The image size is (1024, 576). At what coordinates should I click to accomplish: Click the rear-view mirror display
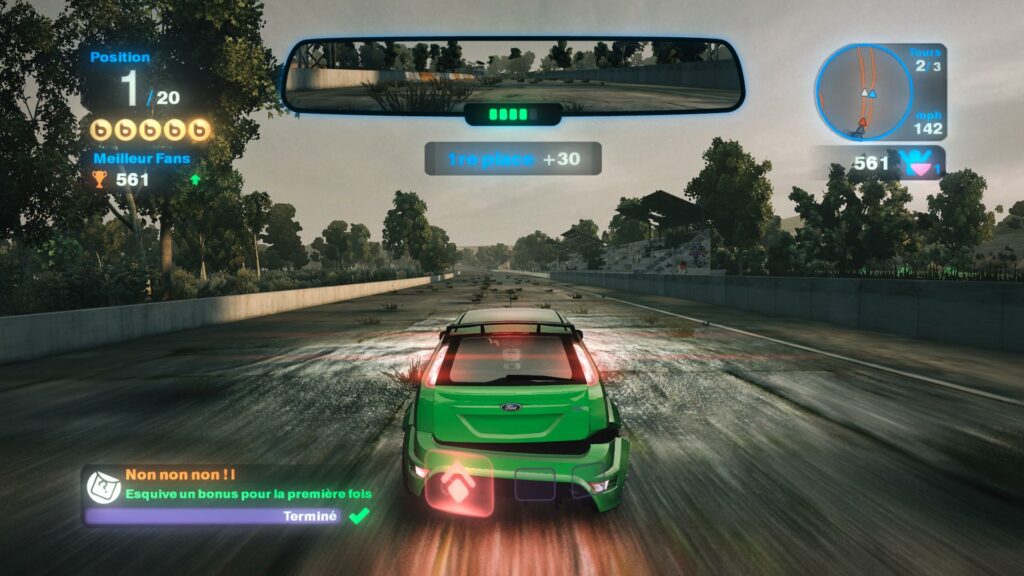[513, 75]
